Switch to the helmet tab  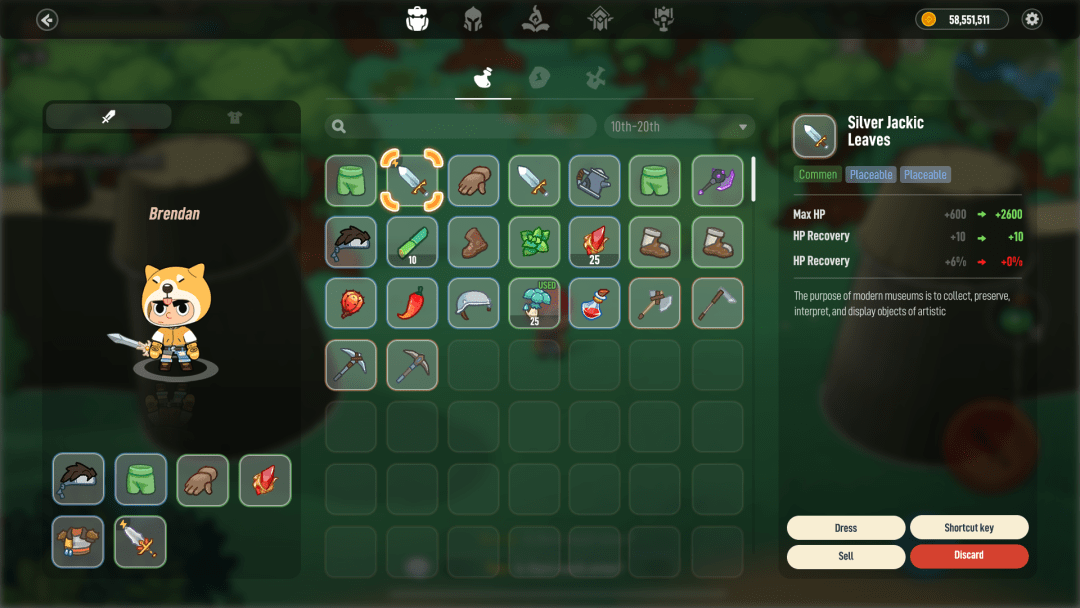point(473,19)
